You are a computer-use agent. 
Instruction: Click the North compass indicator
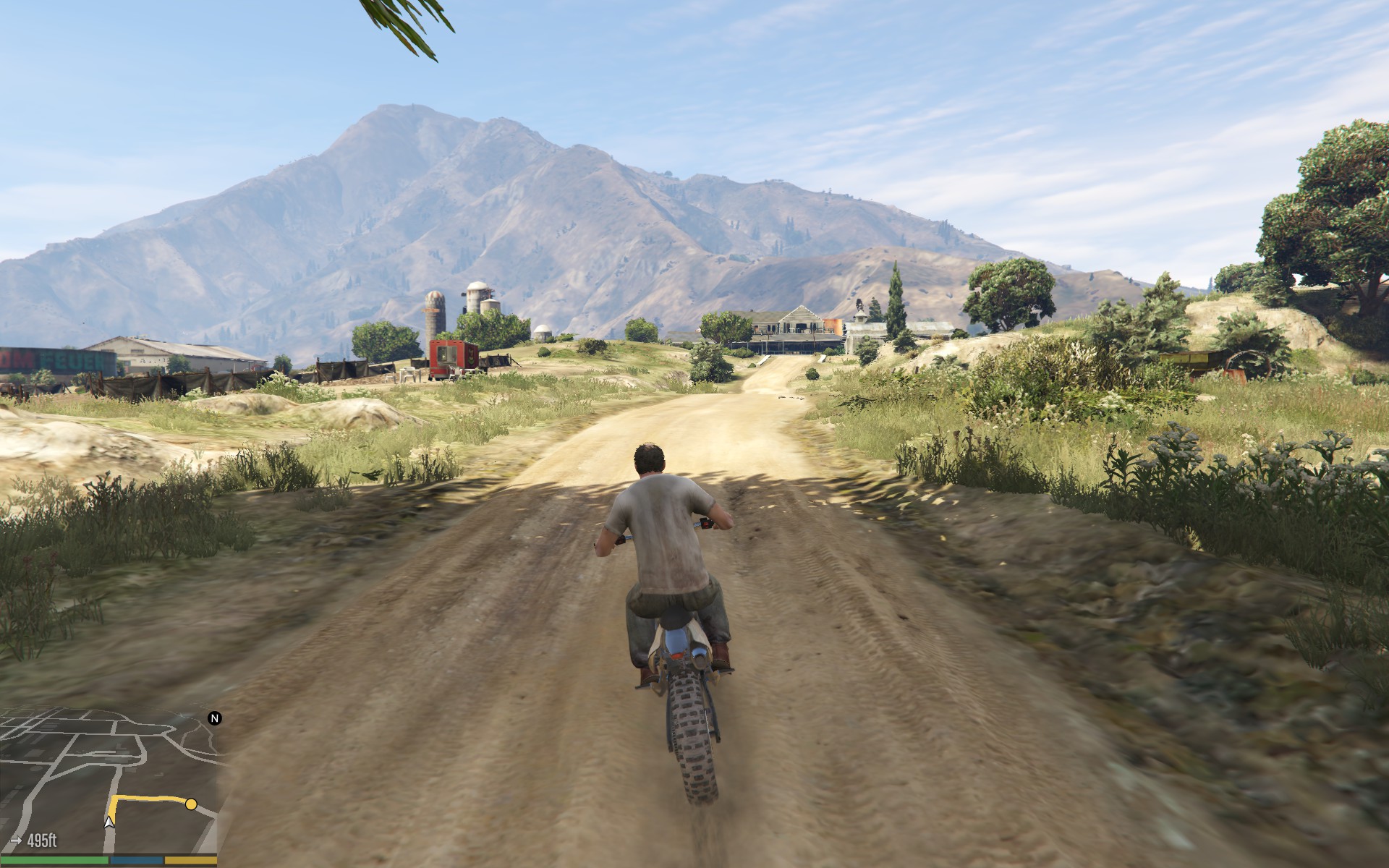click(x=215, y=718)
